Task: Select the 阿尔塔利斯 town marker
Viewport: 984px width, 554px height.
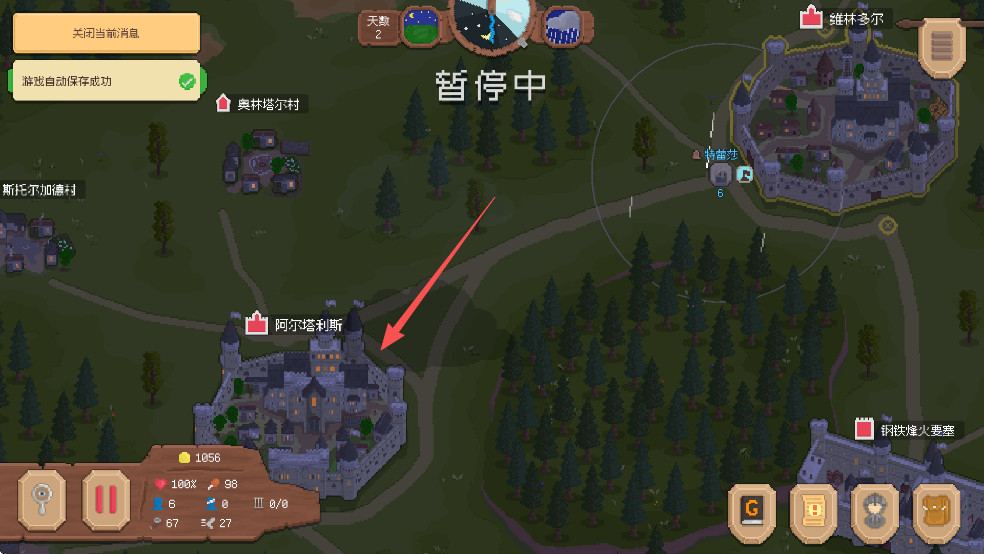Action: [257, 324]
